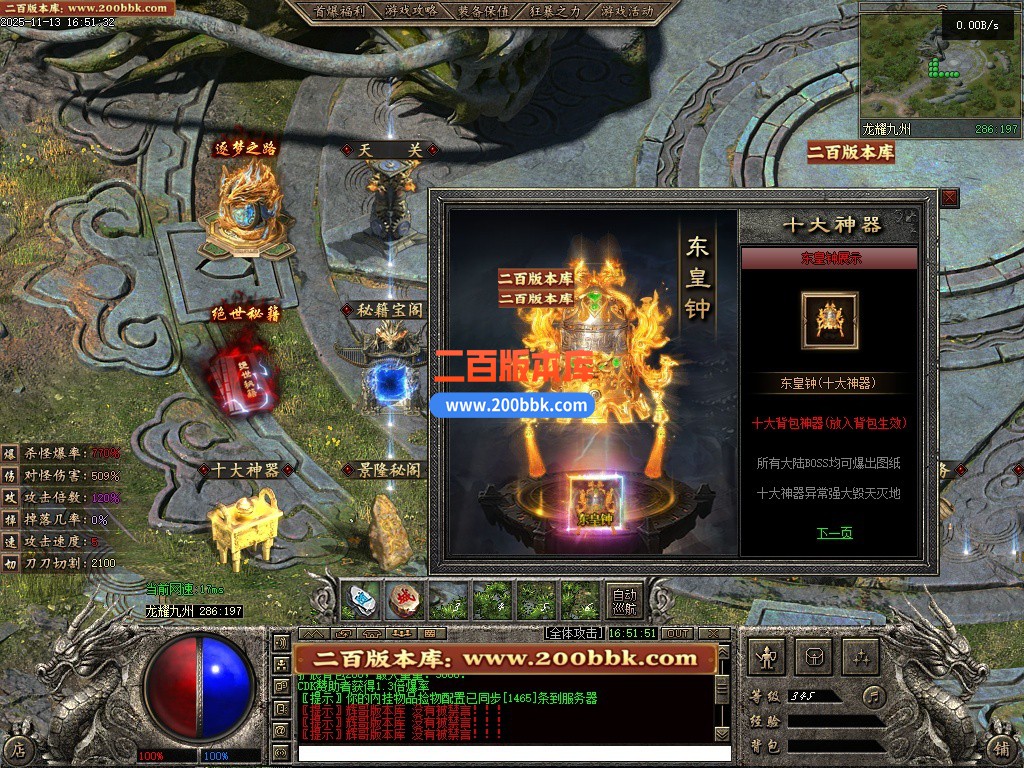The image size is (1024, 768).
Task: Switch the 全体攻击 attack mode
Action: (x=573, y=633)
